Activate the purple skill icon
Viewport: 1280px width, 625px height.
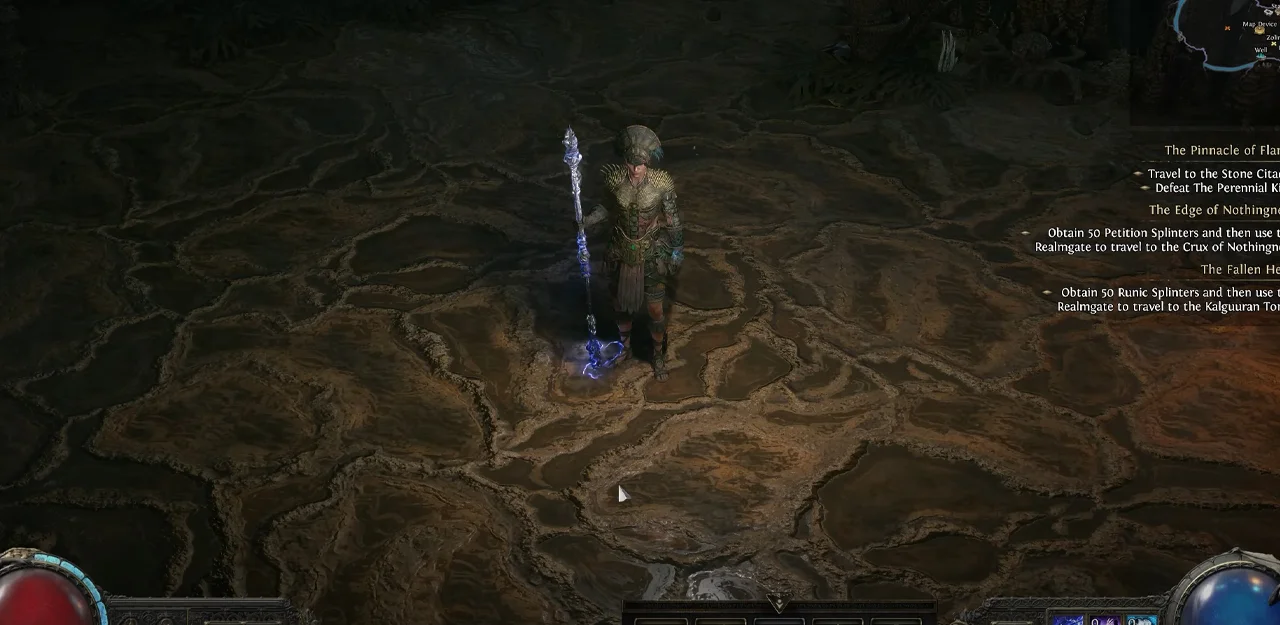[x=1104, y=619]
